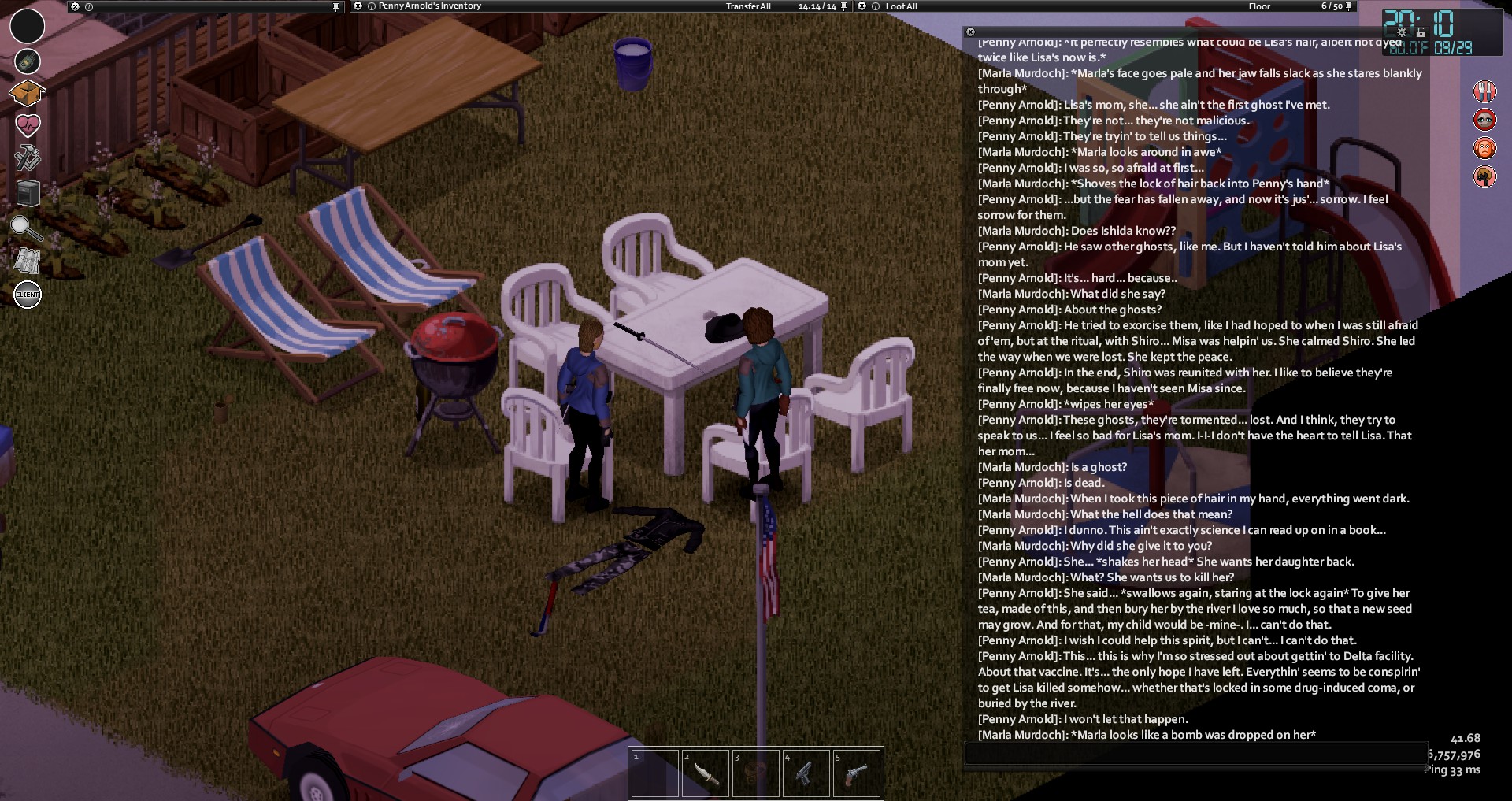Viewport: 1512px width, 801px height.
Task: Select the revolver in hotbar slot 5
Action: pos(856,773)
